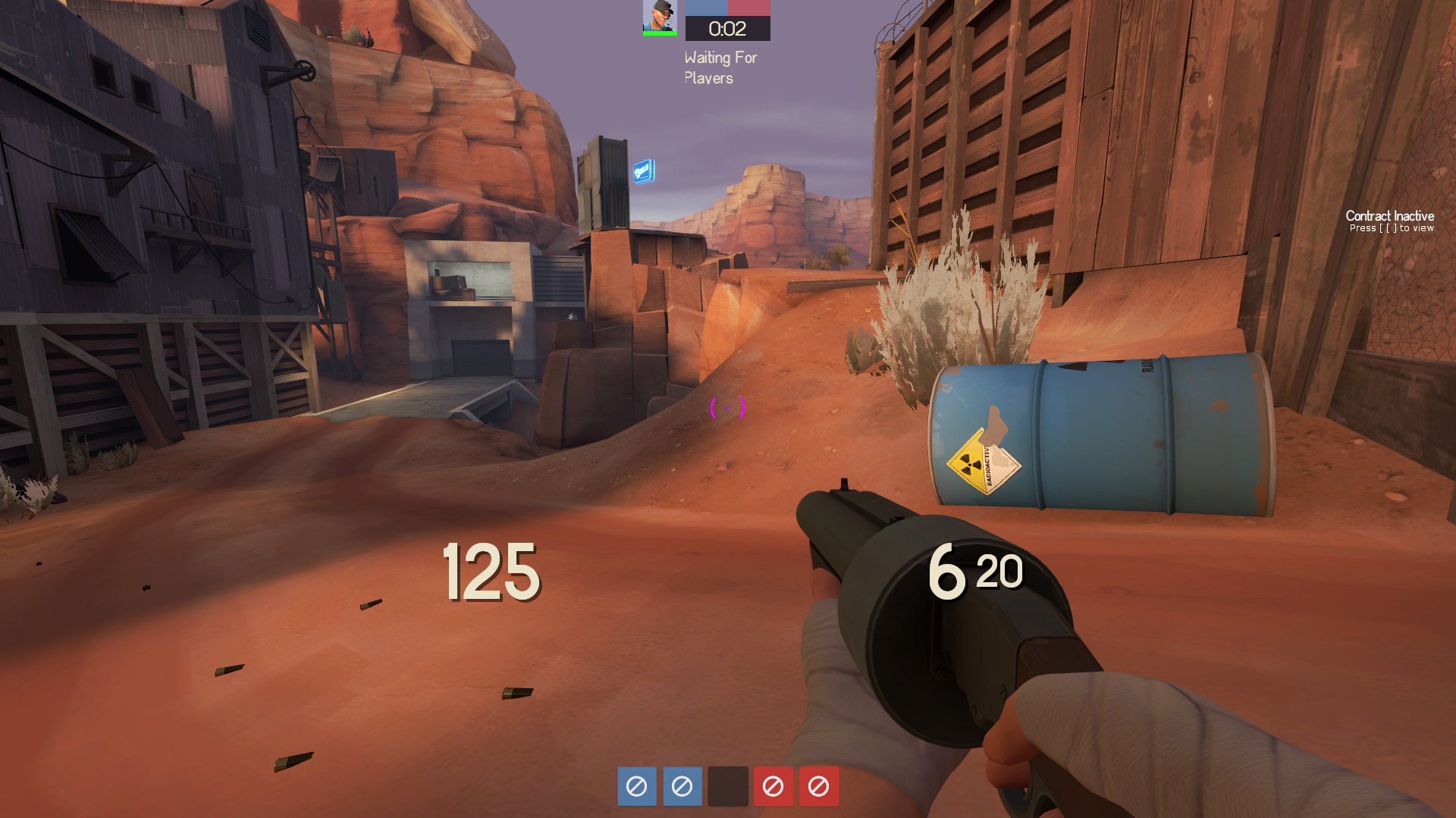Select the second blue no-entry status icon

click(682, 787)
